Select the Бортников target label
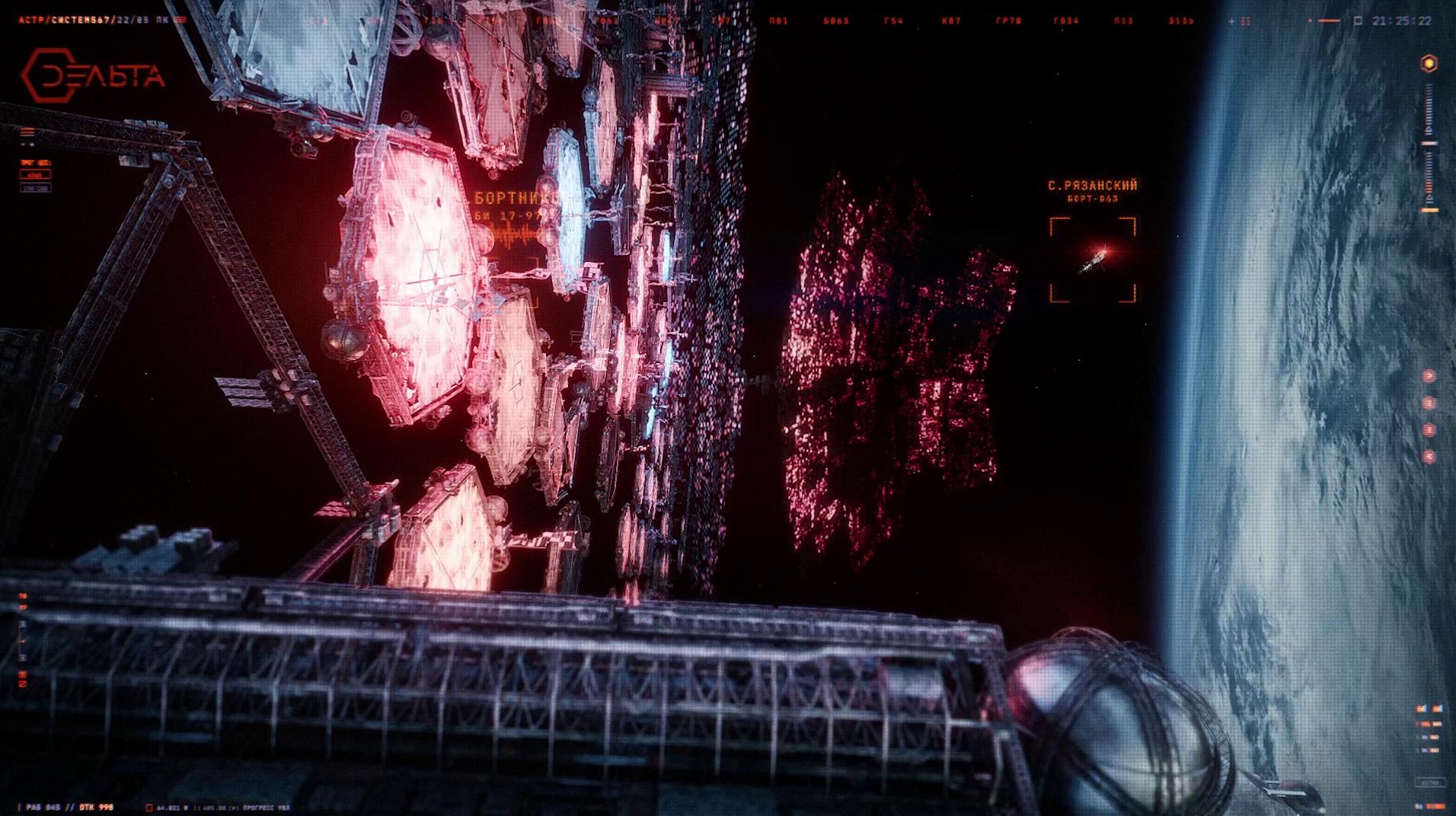 pos(517,199)
